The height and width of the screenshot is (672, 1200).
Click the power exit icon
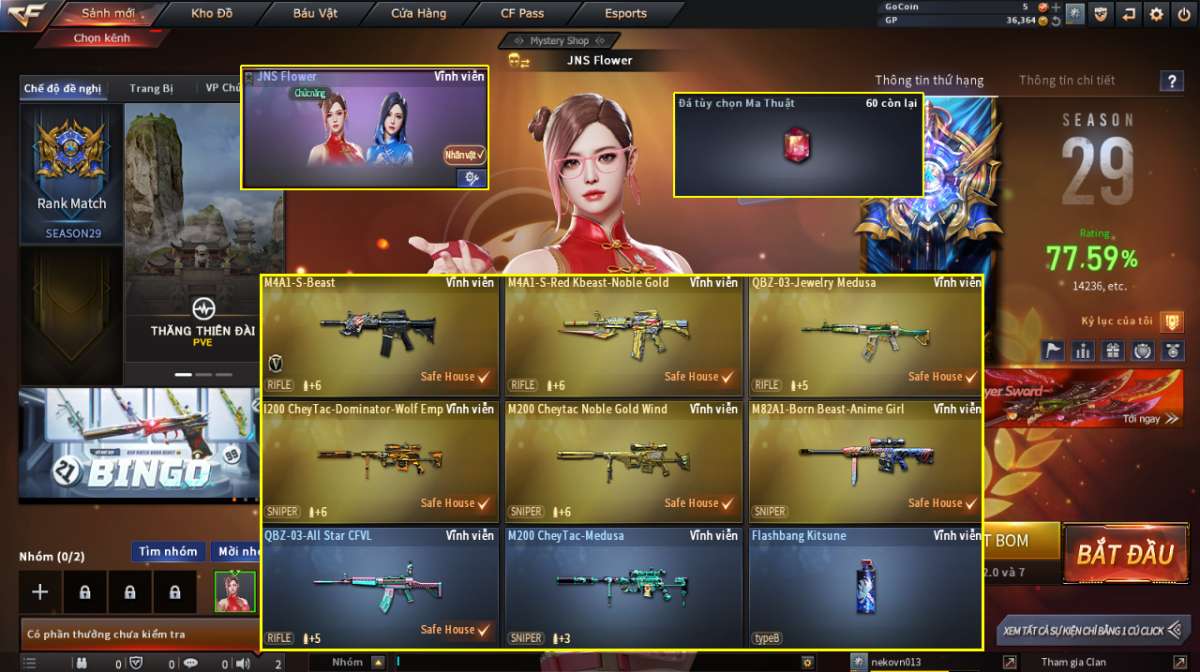click(1184, 14)
